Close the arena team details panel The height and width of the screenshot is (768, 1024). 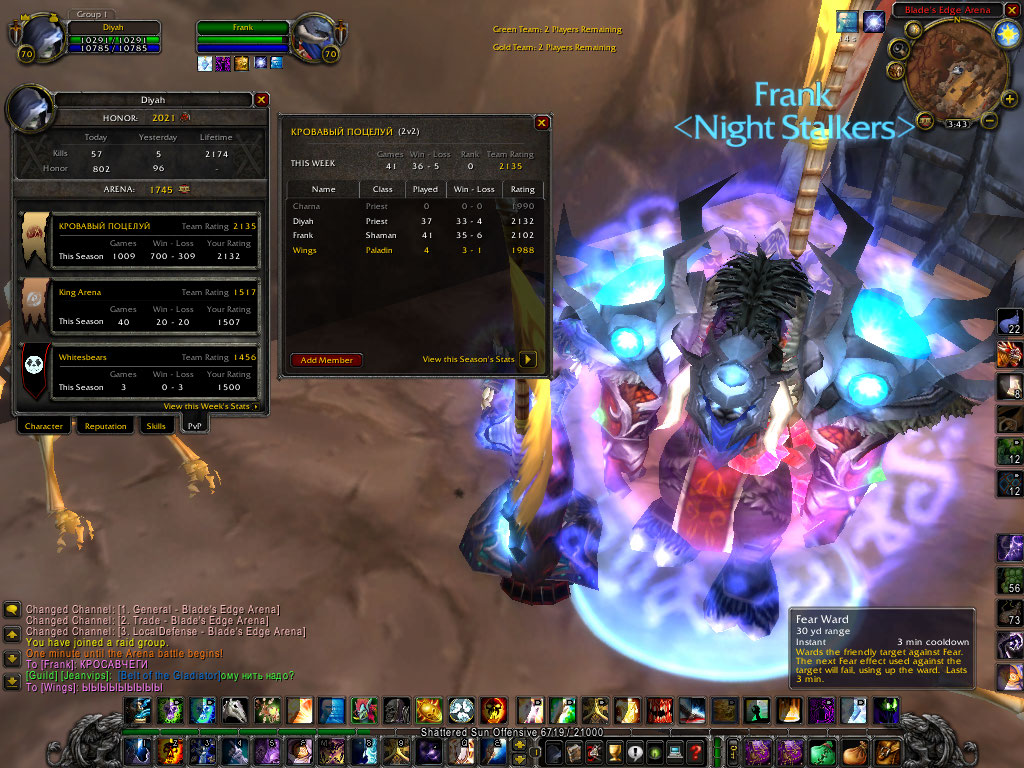[541, 123]
